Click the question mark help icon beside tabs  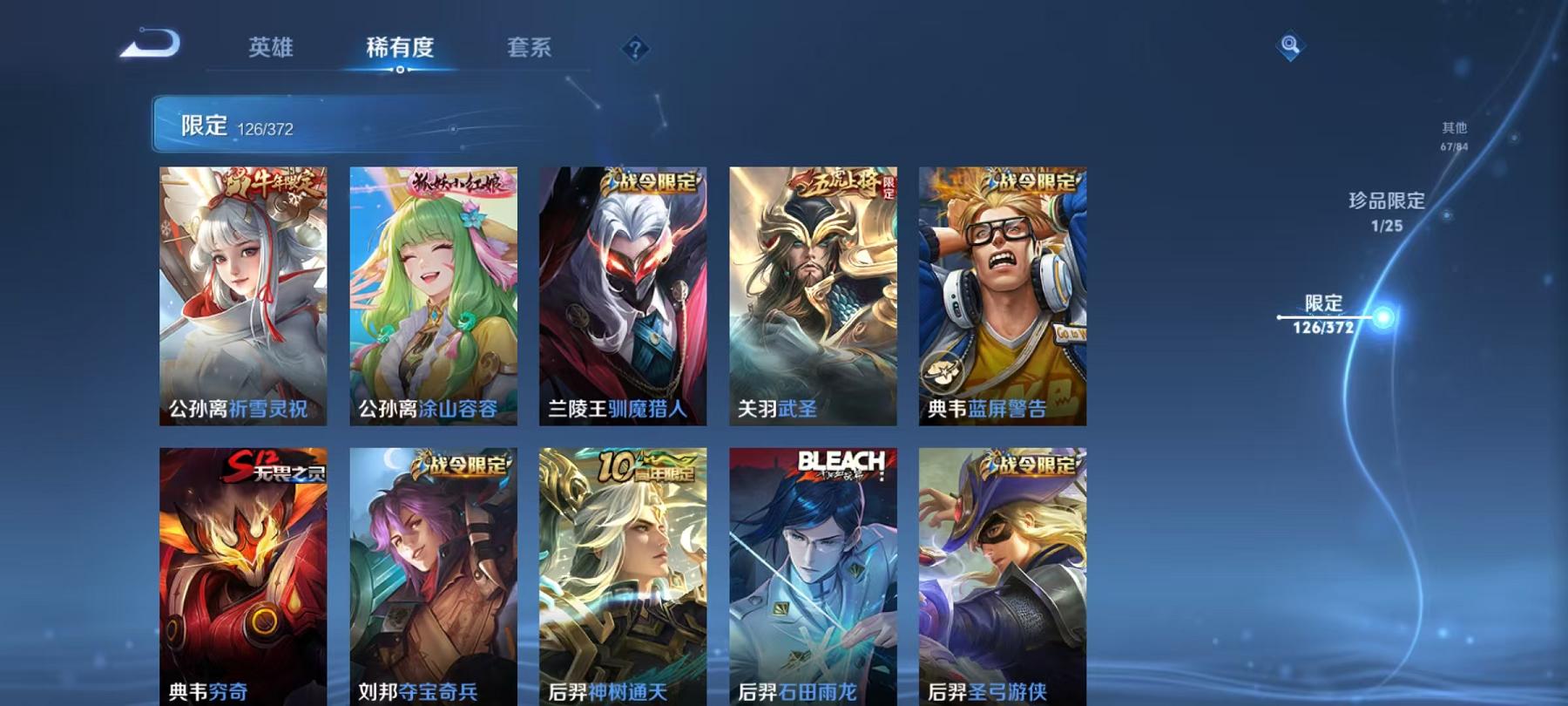[635, 50]
